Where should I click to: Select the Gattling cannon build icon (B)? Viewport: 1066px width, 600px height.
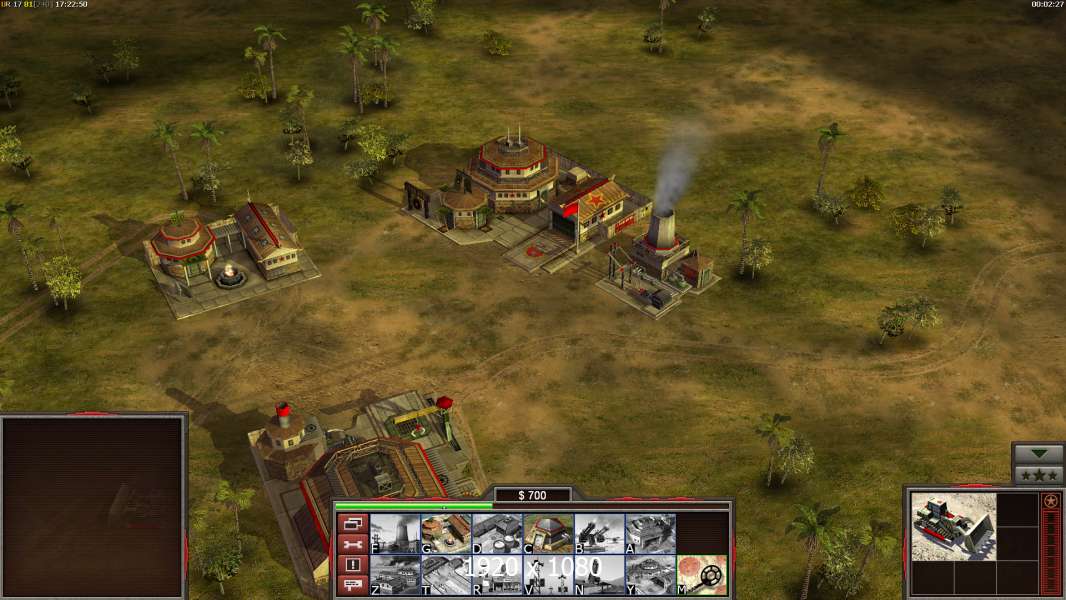pos(599,534)
